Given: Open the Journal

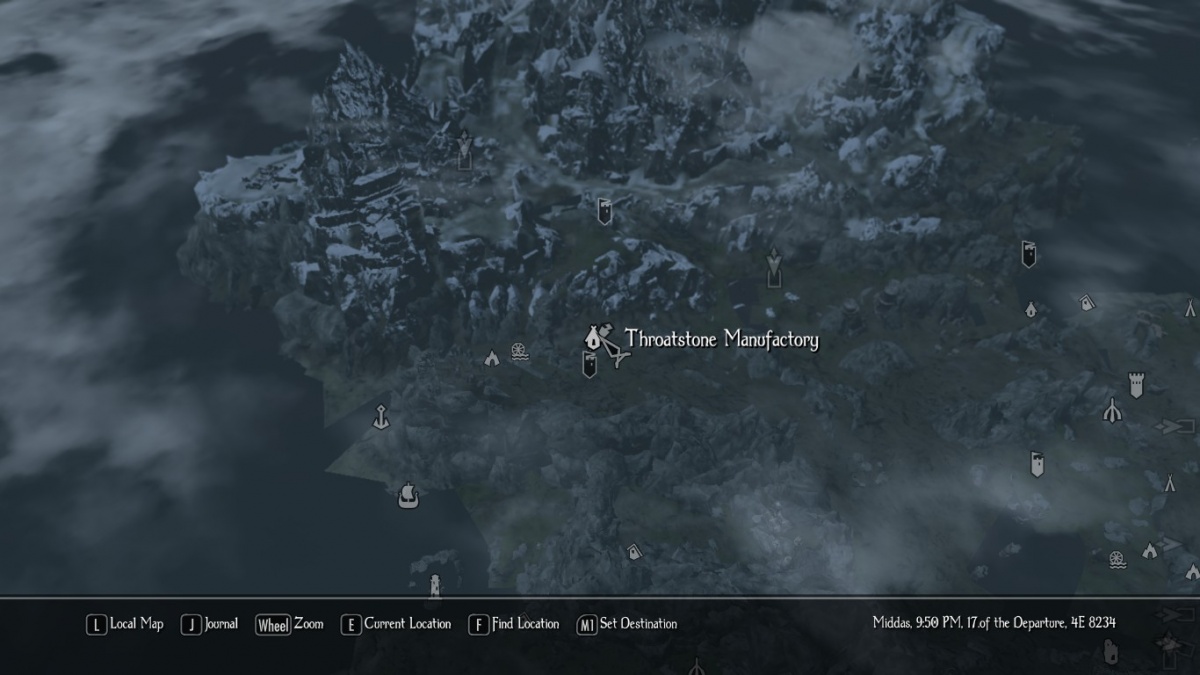Looking at the screenshot, I should pyautogui.click(x=210, y=624).
